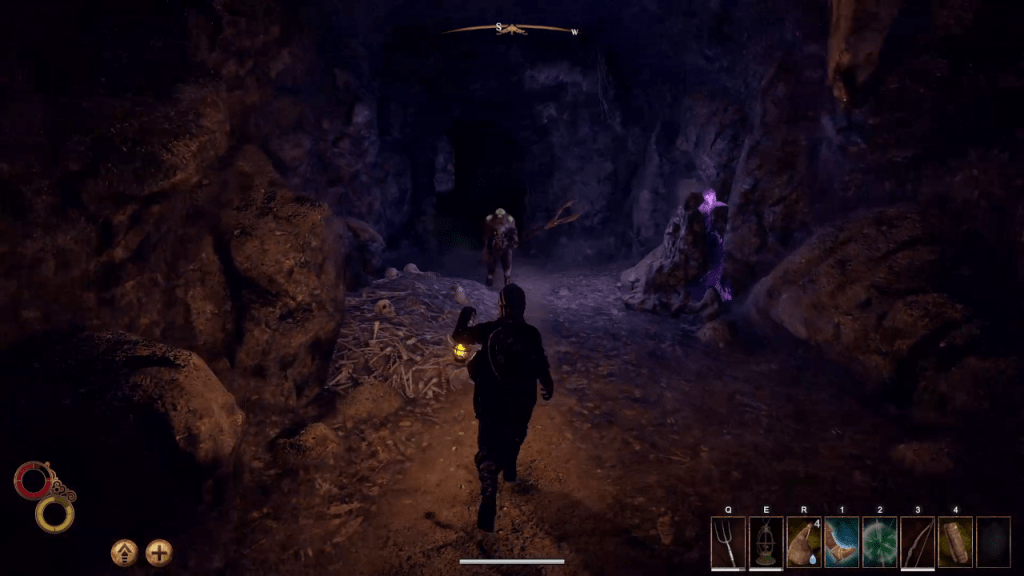Activate the green burst ability
Image resolution: width=1024 pixels, height=576 pixels.
[x=880, y=541]
